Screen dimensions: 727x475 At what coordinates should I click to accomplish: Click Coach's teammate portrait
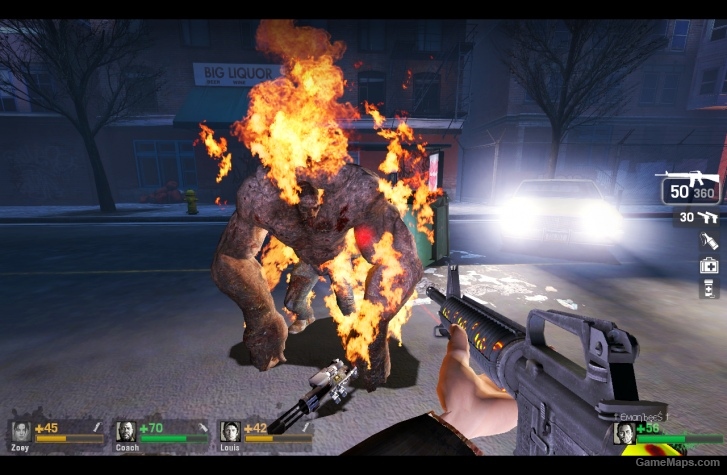click(126, 431)
